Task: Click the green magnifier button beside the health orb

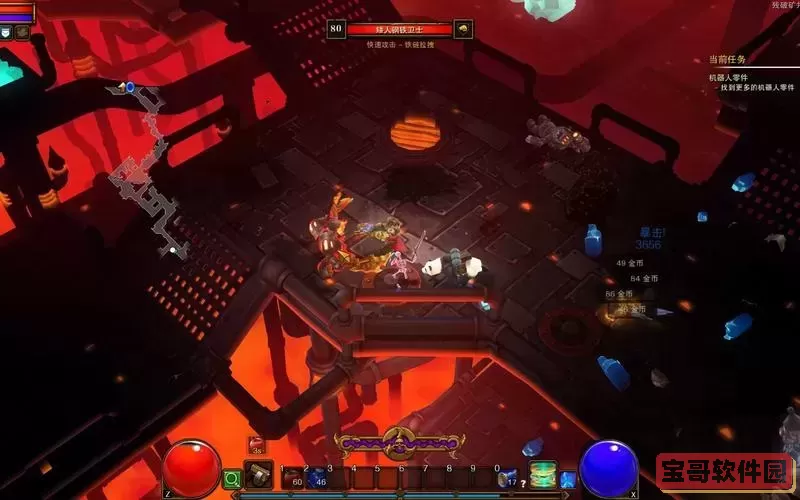Action: coord(232,479)
